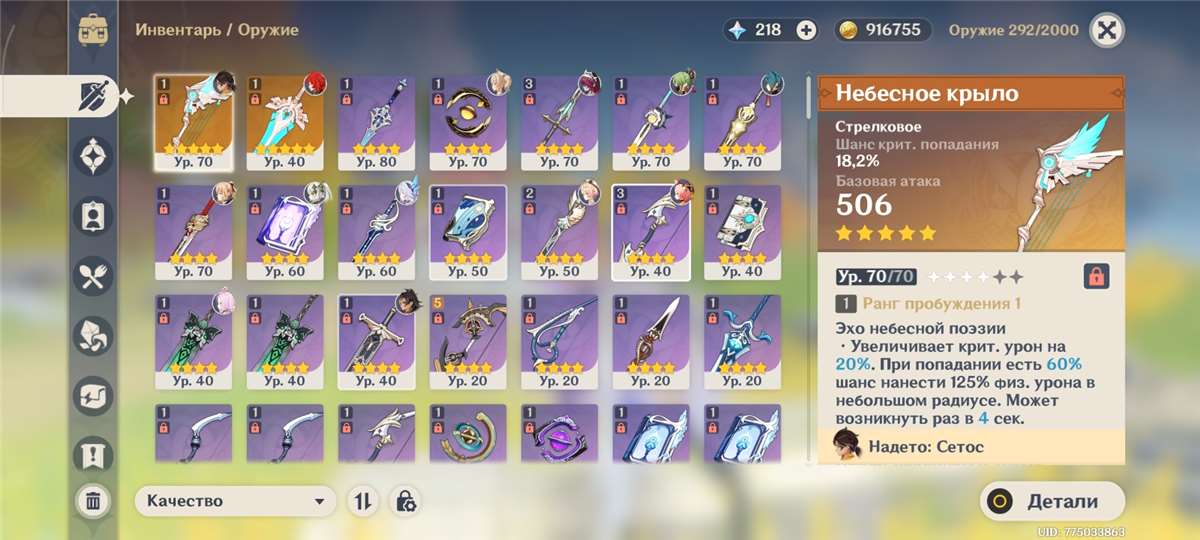Switch to the artifacts tab
The width and height of the screenshot is (1200, 540).
point(93,155)
